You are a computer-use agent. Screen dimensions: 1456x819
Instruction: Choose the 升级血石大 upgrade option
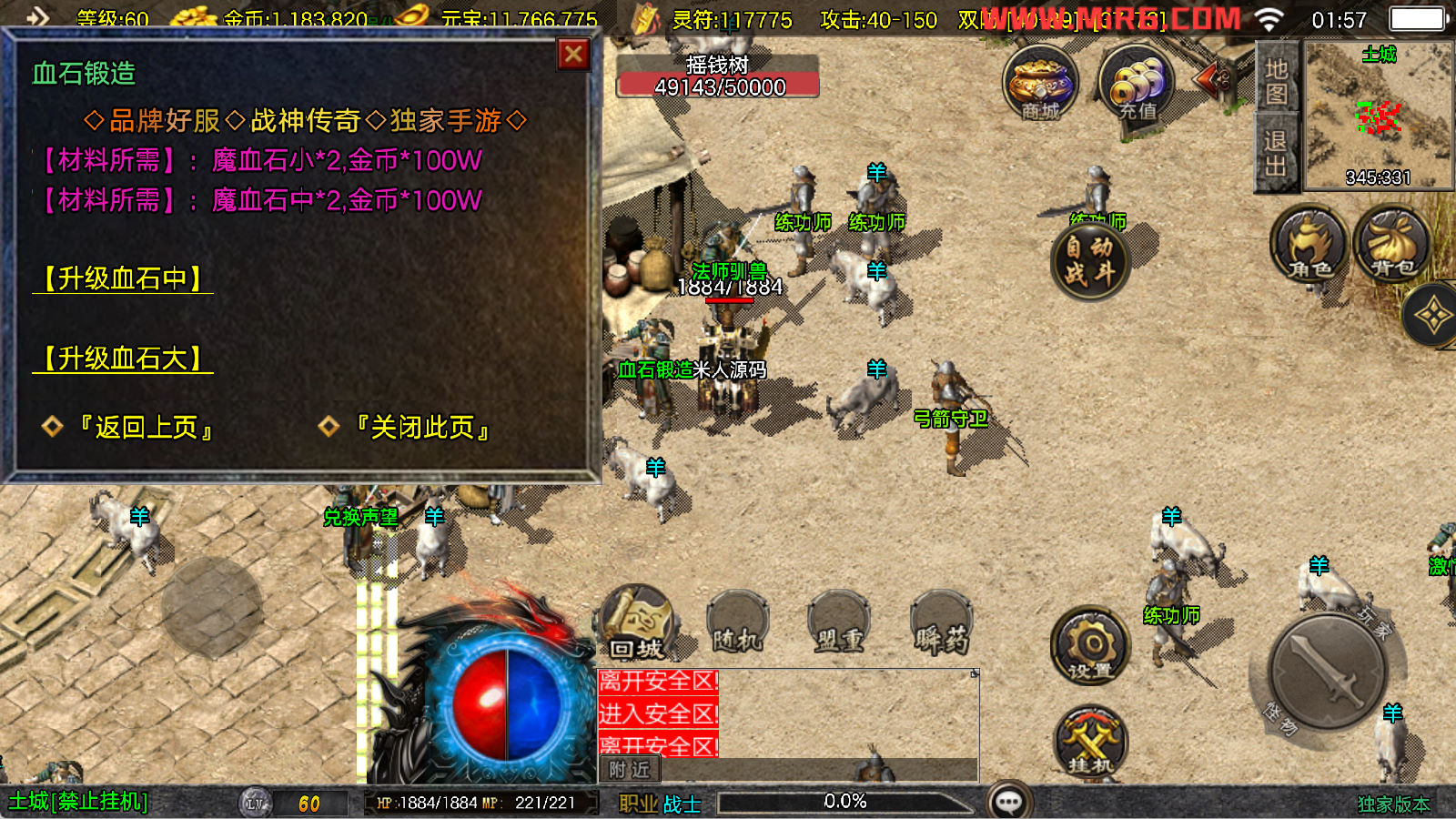point(123,359)
